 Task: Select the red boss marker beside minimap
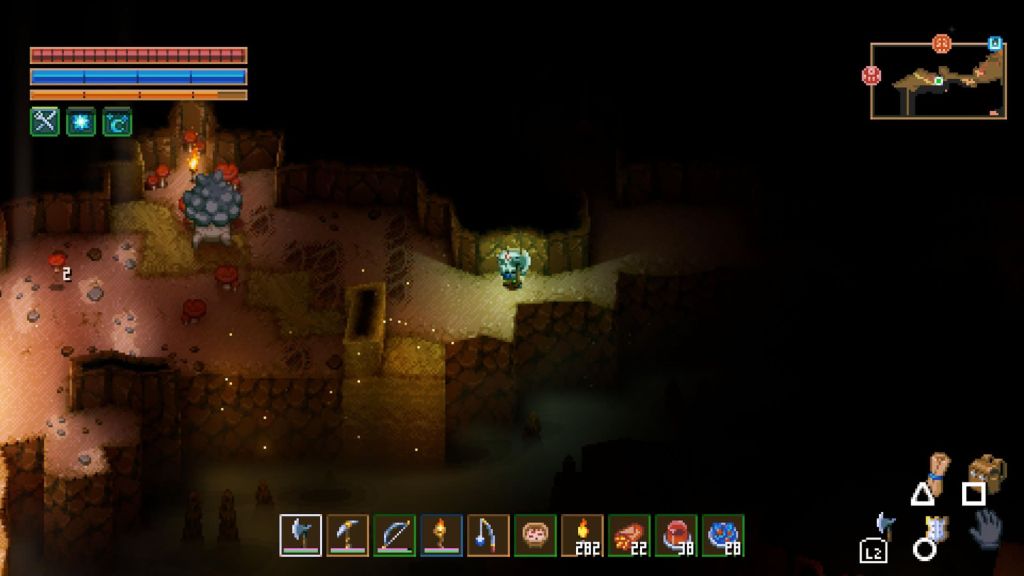[x=872, y=75]
